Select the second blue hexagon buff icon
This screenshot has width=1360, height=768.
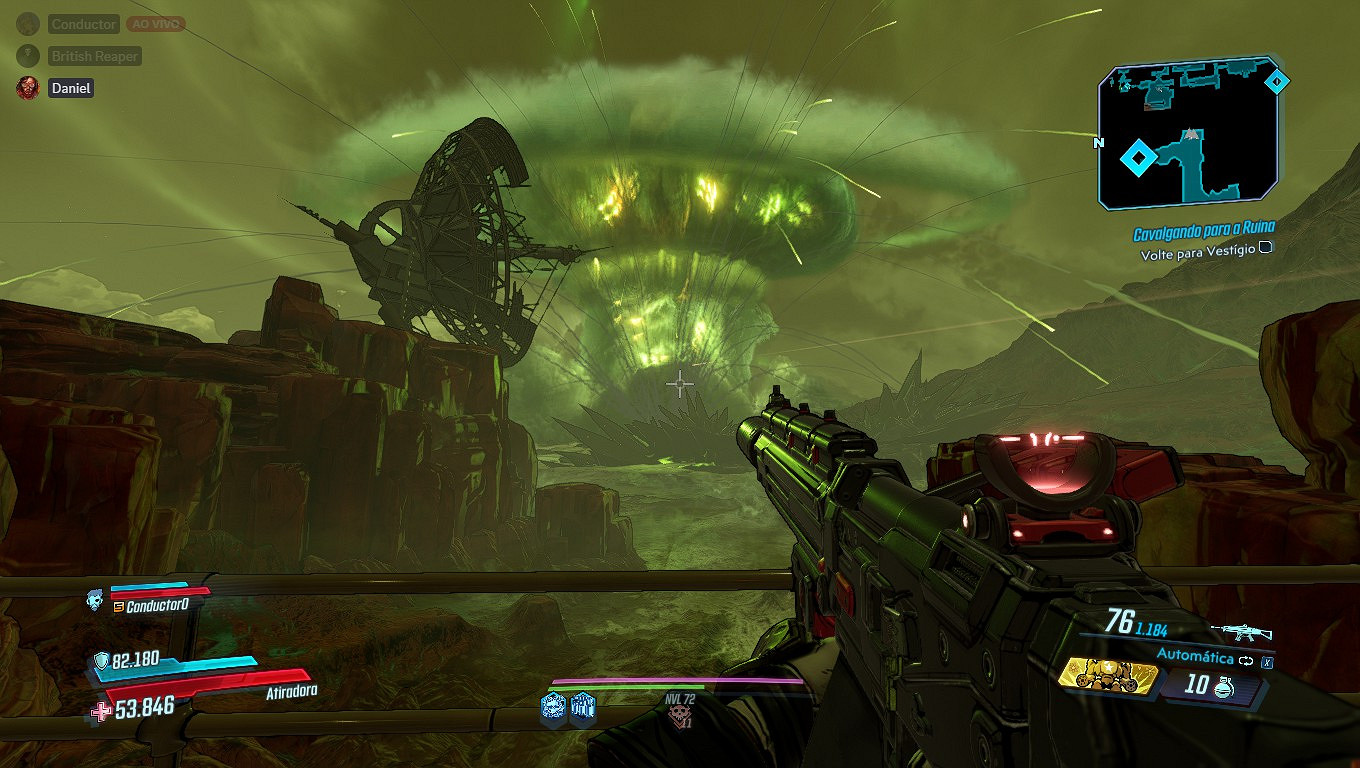583,707
